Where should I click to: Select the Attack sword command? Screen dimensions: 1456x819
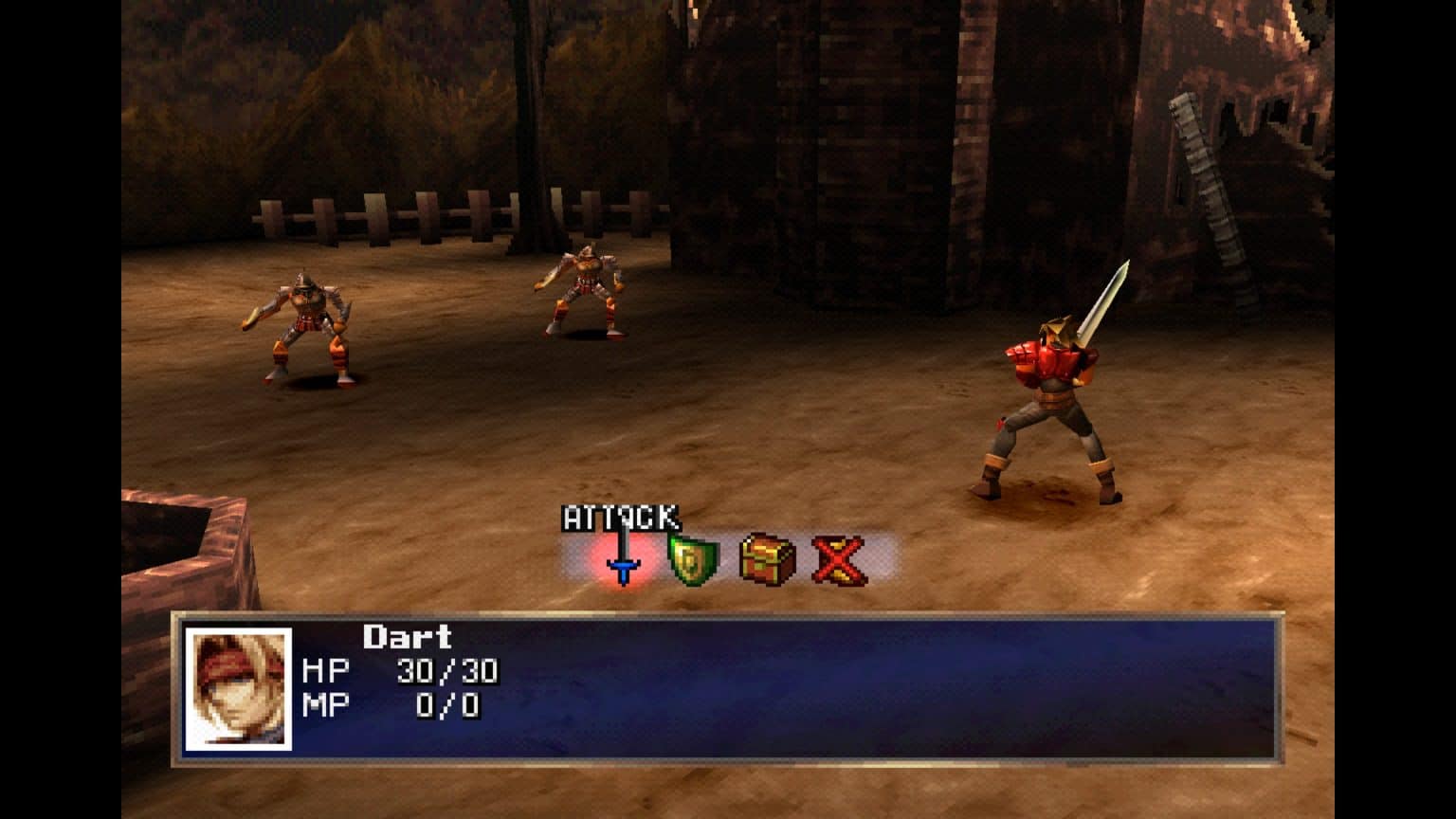click(x=623, y=559)
